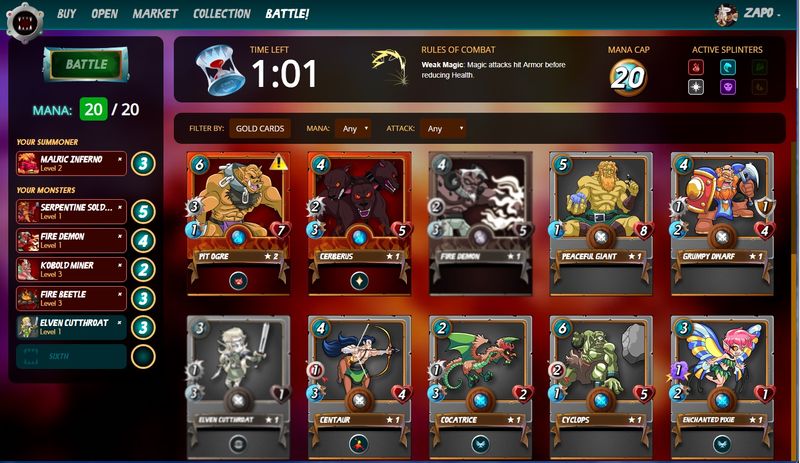Viewport: 800px width, 463px height.
Task: Open the Market page
Action: coord(155,14)
